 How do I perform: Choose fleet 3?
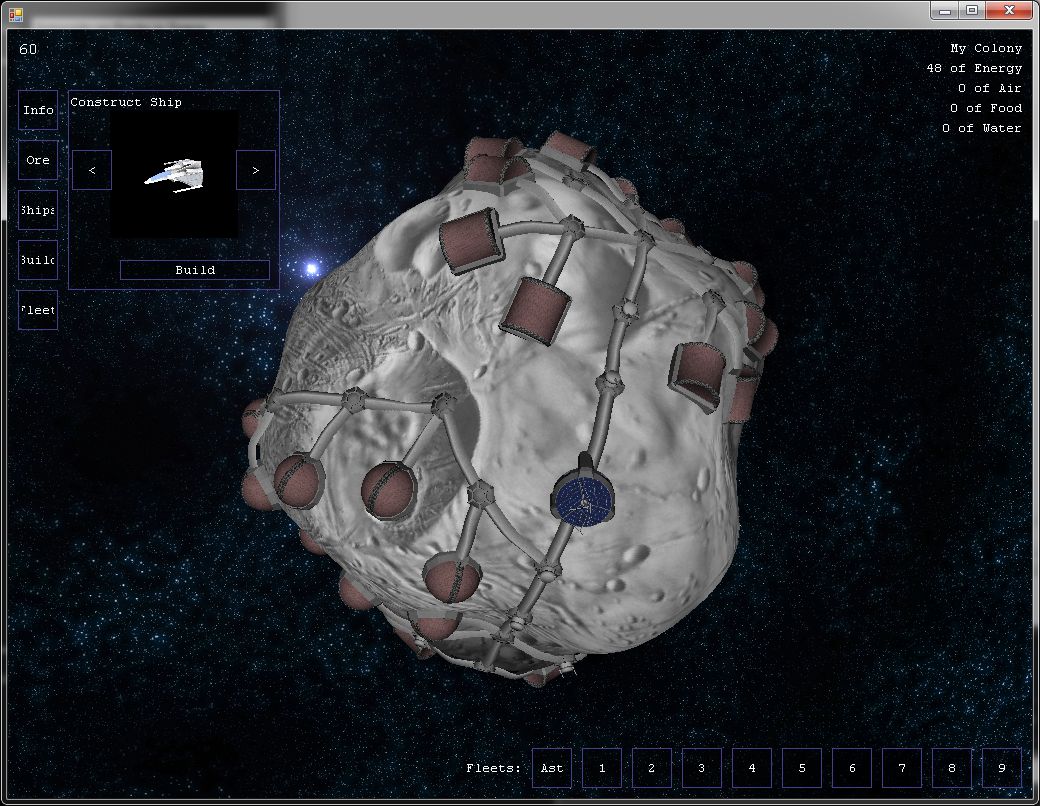[702, 768]
